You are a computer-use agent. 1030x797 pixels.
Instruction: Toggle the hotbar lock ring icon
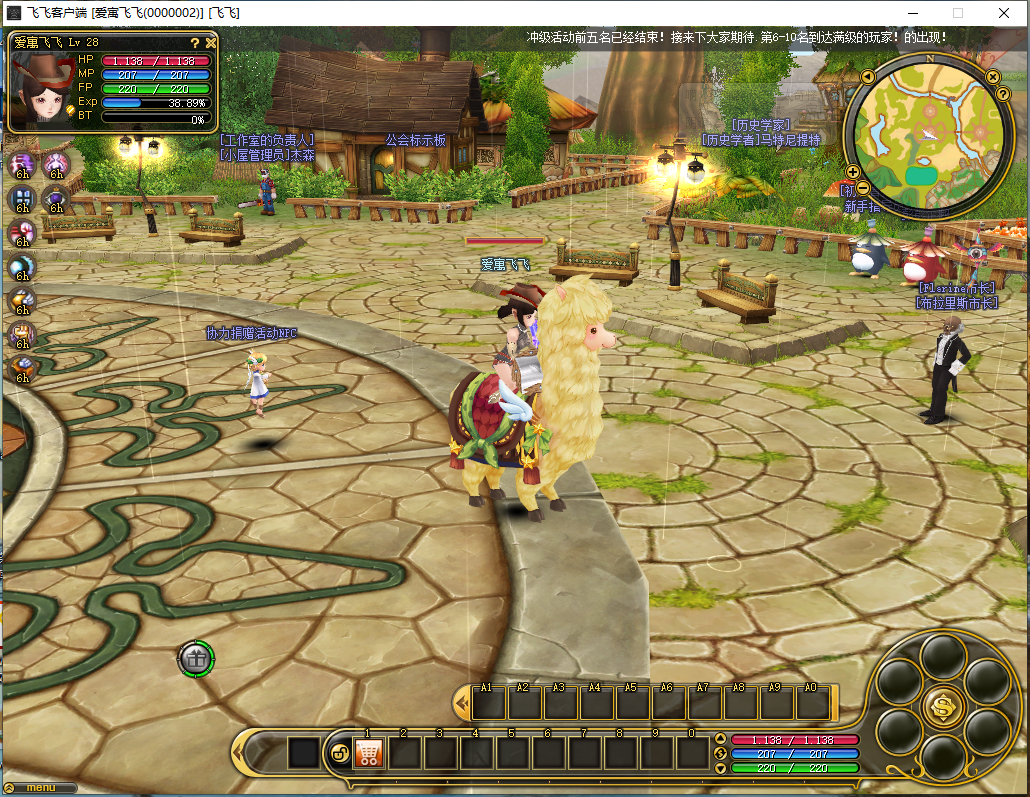(338, 753)
